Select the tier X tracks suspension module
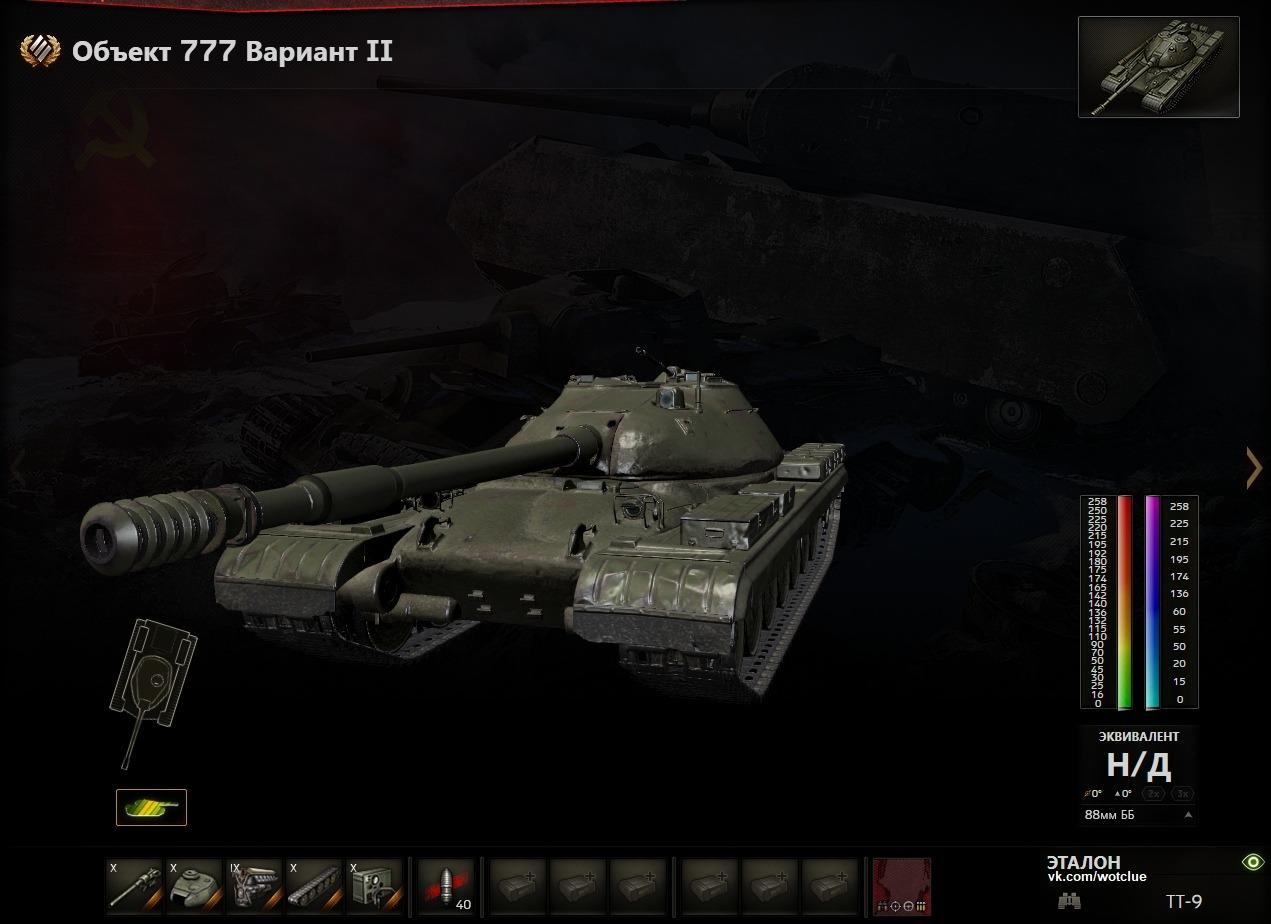Image resolution: width=1271 pixels, height=924 pixels. (x=314, y=885)
